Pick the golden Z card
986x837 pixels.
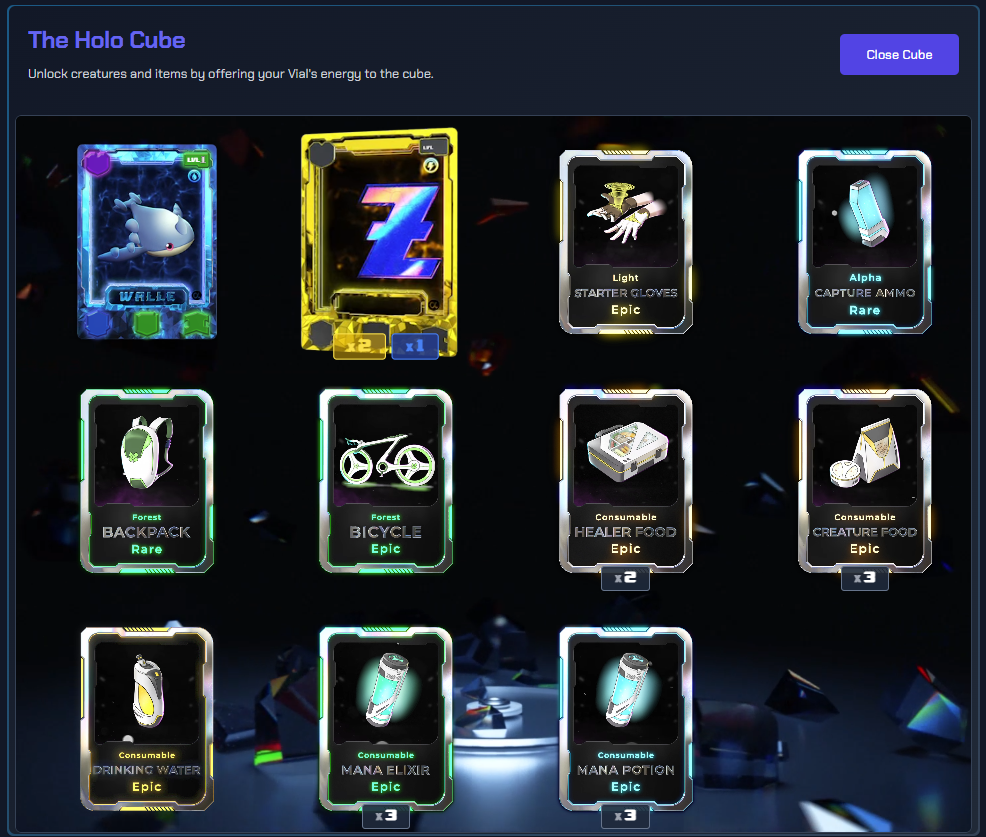[x=379, y=241]
